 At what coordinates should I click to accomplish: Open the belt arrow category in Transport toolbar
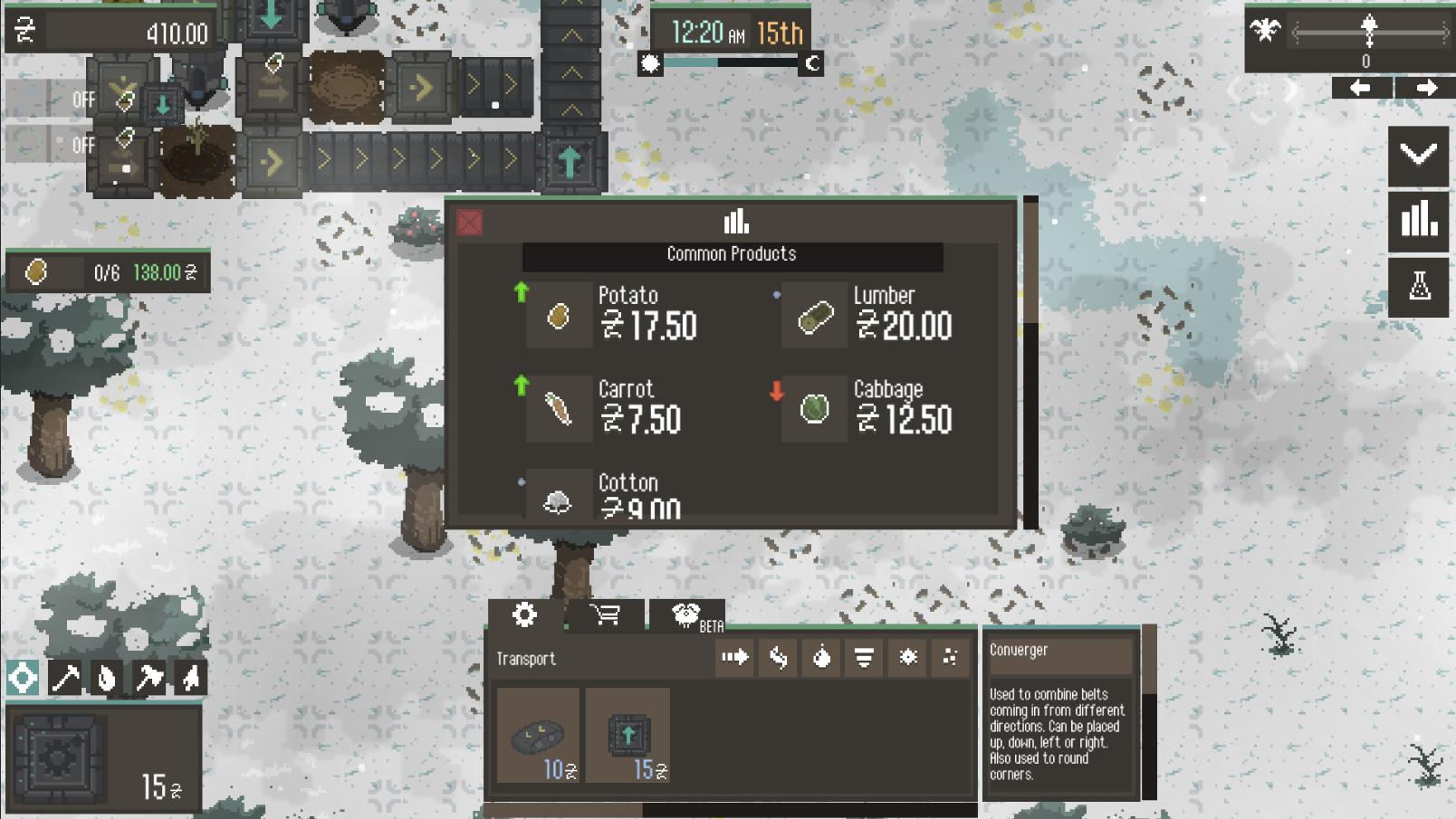point(733,658)
